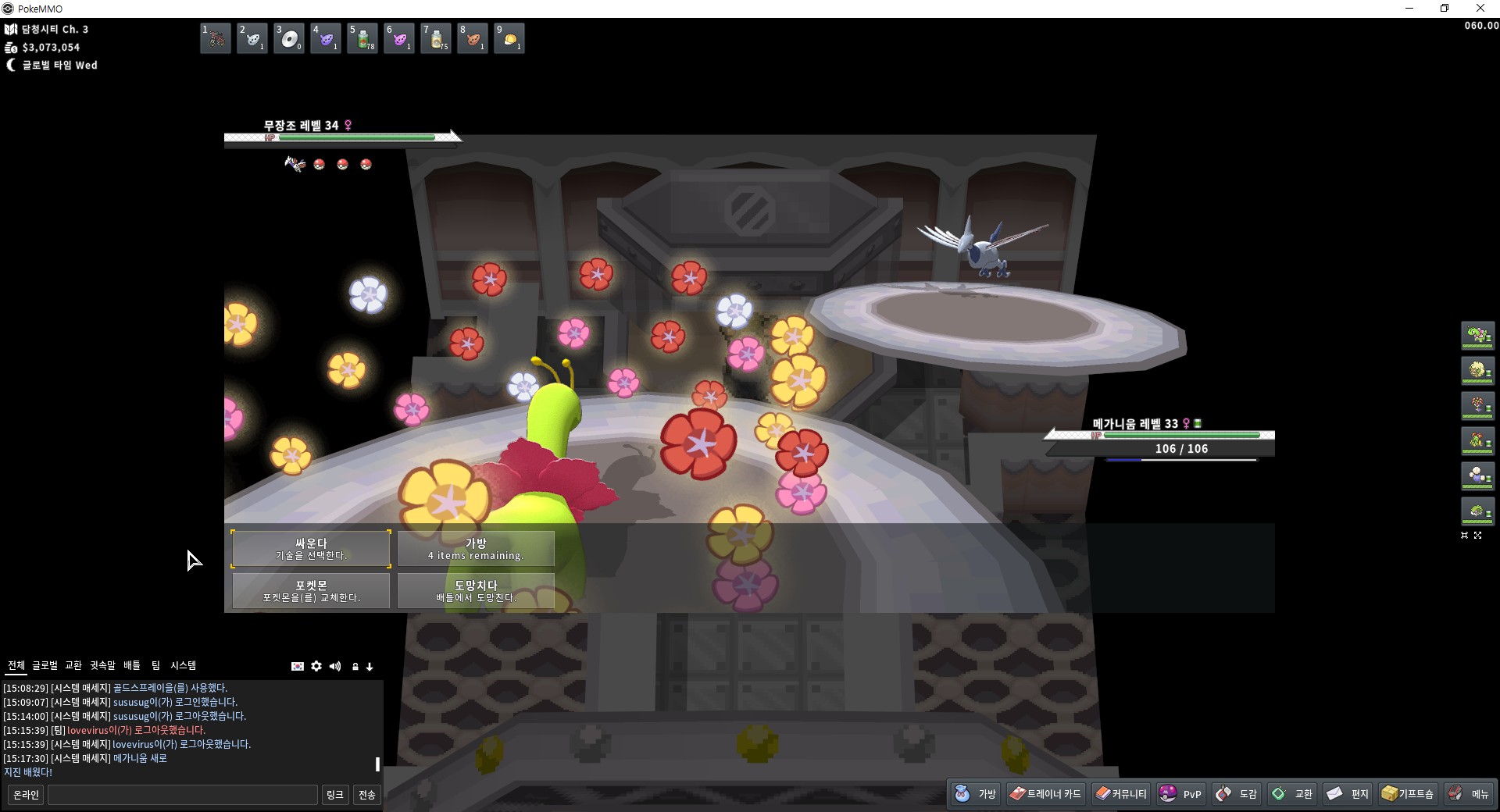Open the PvP menu

[1180, 794]
